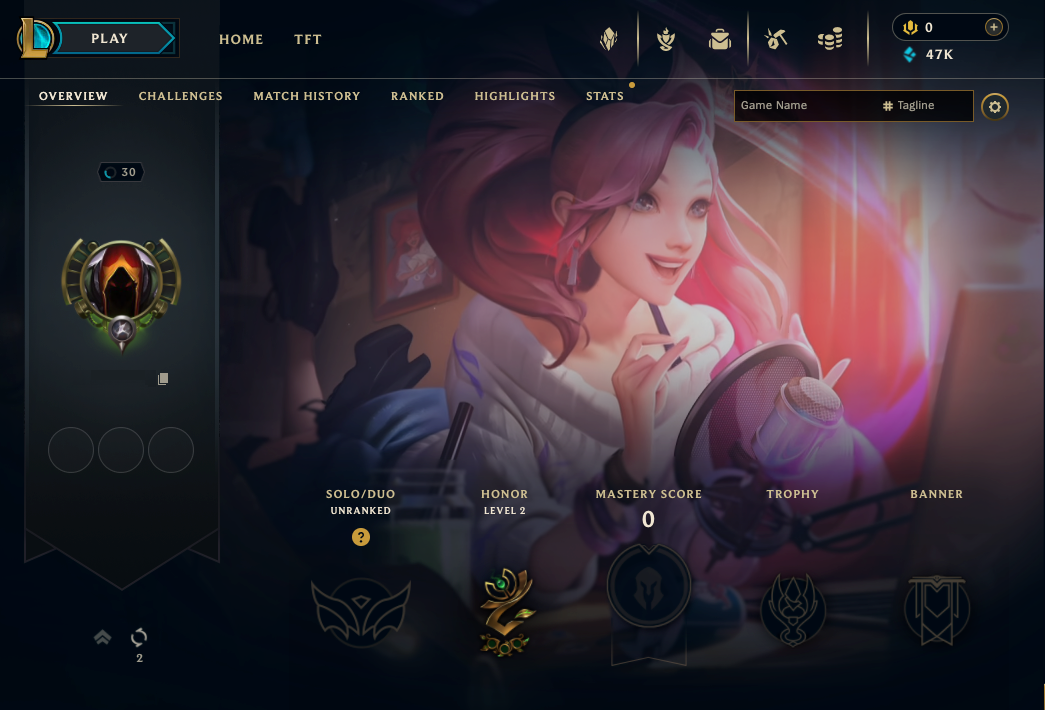The width and height of the screenshot is (1045, 710).
Task: Open the store via the coin stacks icon
Action: pyautogui.click(x=830, y=40)
